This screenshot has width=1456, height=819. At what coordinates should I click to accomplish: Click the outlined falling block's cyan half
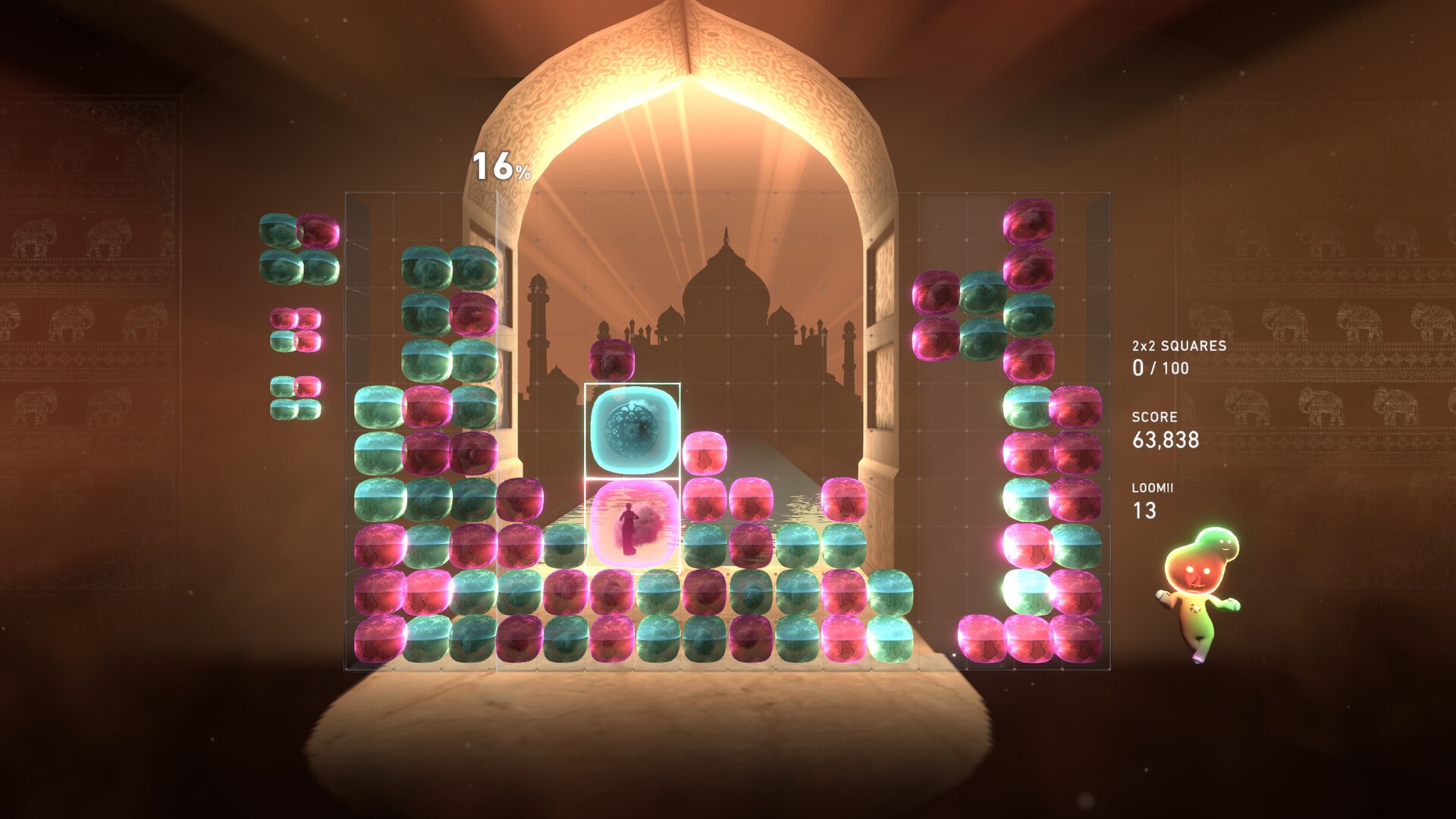[x=632, y=430]
